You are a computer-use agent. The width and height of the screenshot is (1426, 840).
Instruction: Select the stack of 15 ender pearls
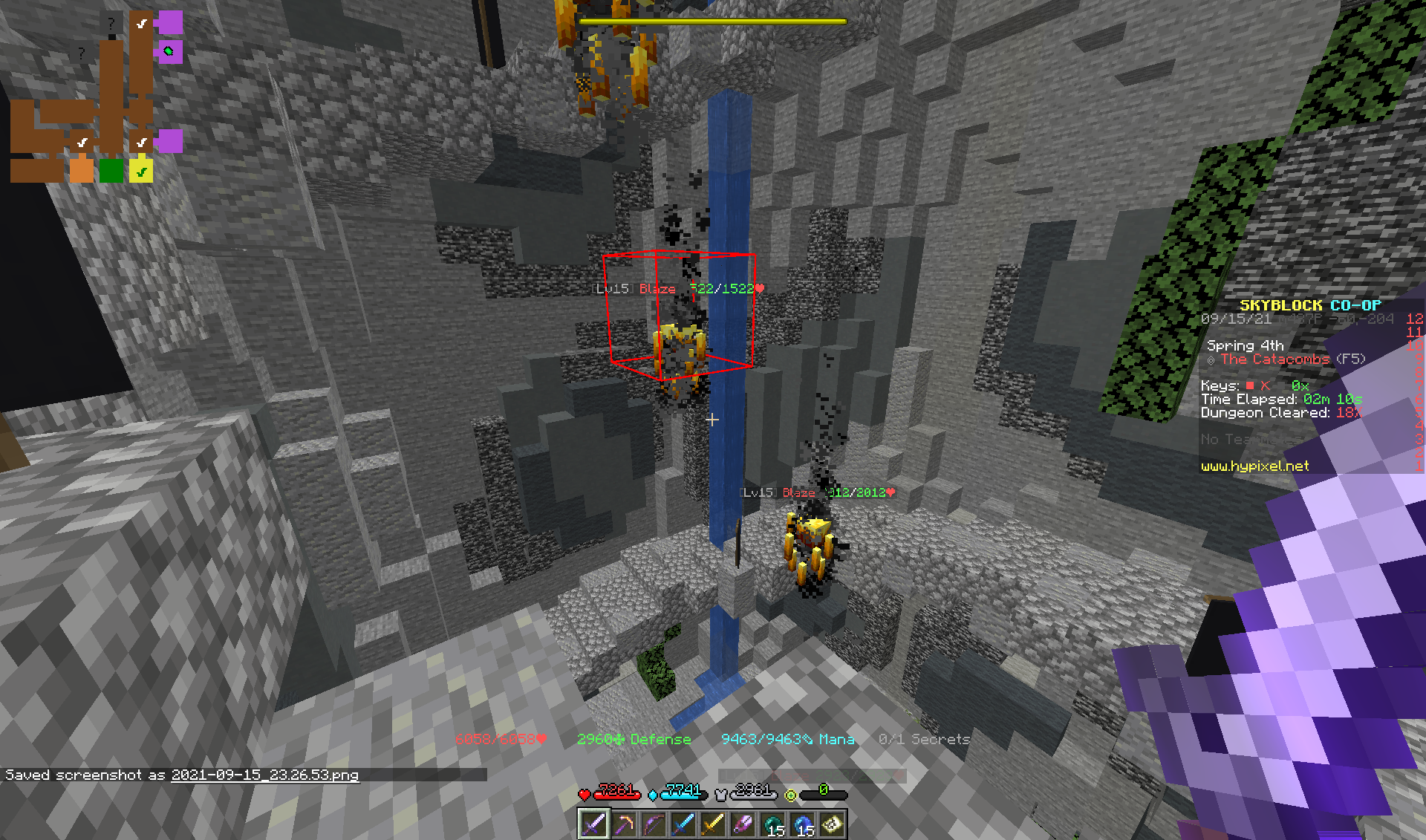tap(772, 826)
